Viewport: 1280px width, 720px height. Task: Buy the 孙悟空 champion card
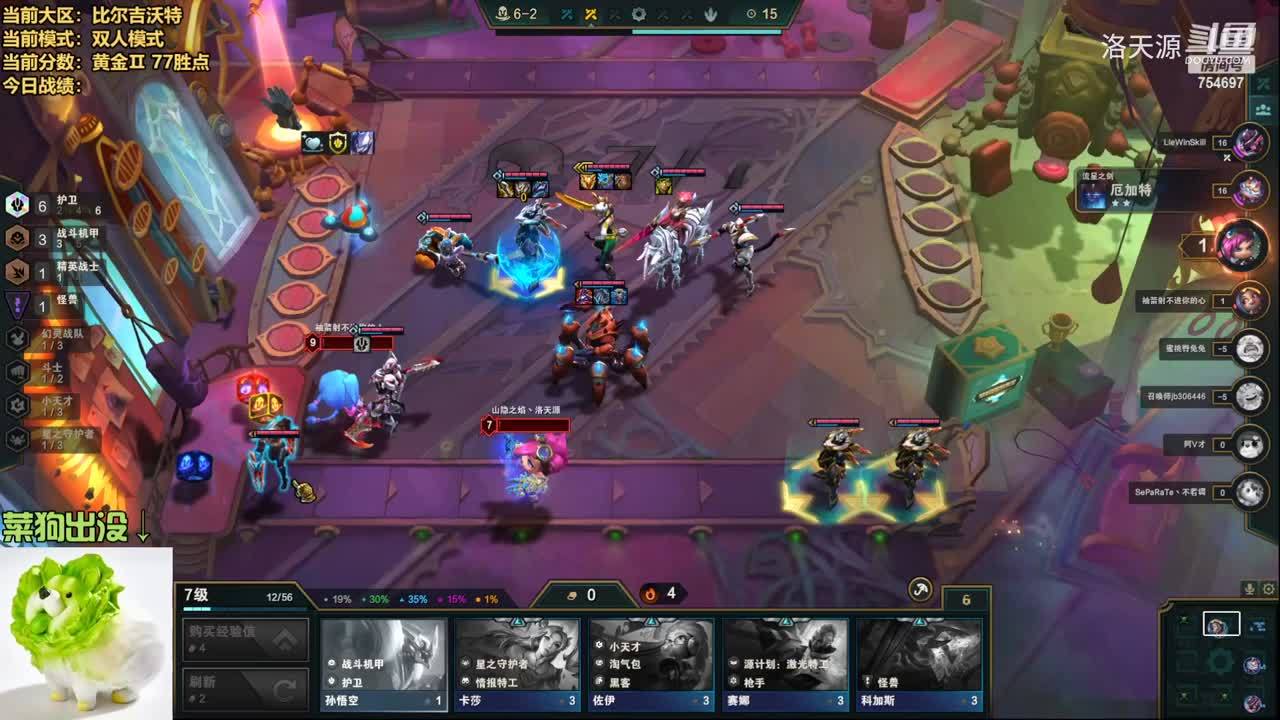point(383,663)
